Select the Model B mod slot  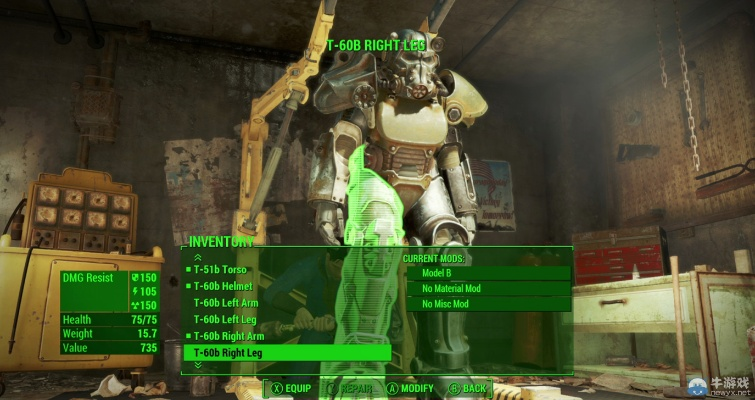(487, 272)
